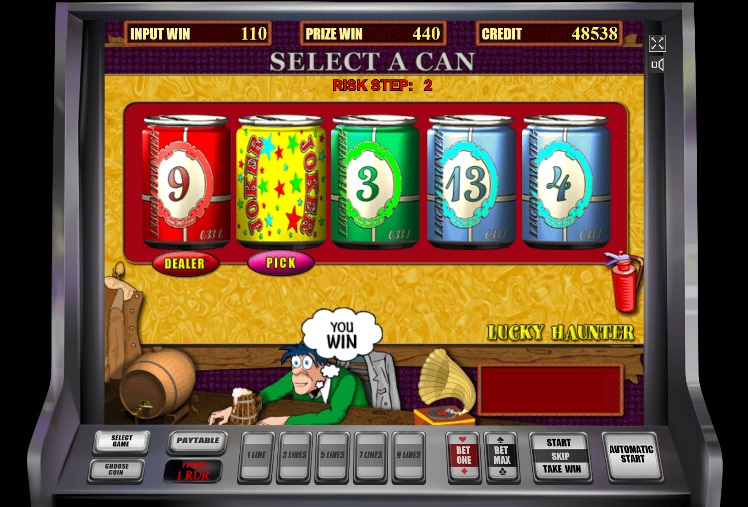The image size is (748, 507).
Task: Toggle fullscreen with the arrows icon
Action: pos(657,44)
